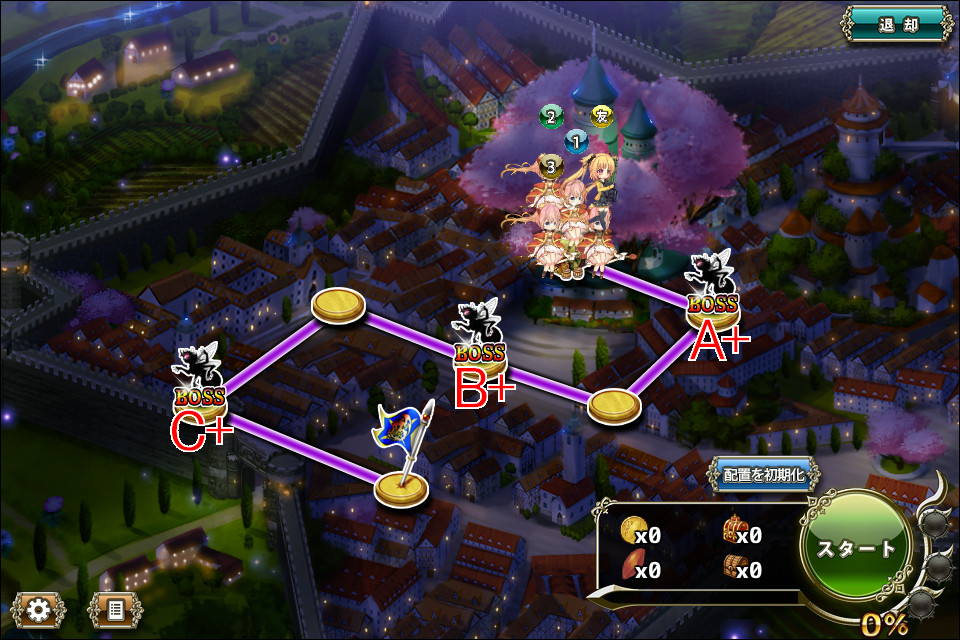Select the BOSS node labeled B+
This screenshot has height=640, width=960.
pos(479,349)
